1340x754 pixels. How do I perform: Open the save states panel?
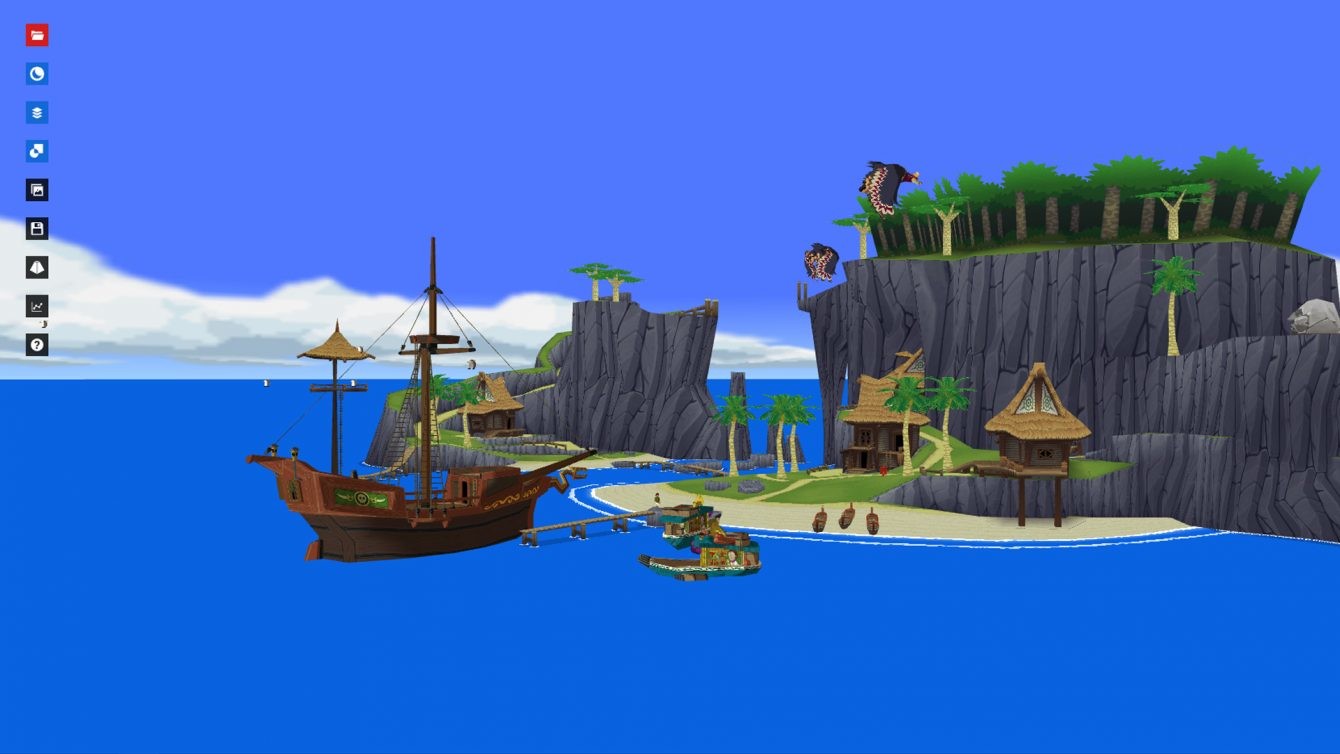pos(37,228)
